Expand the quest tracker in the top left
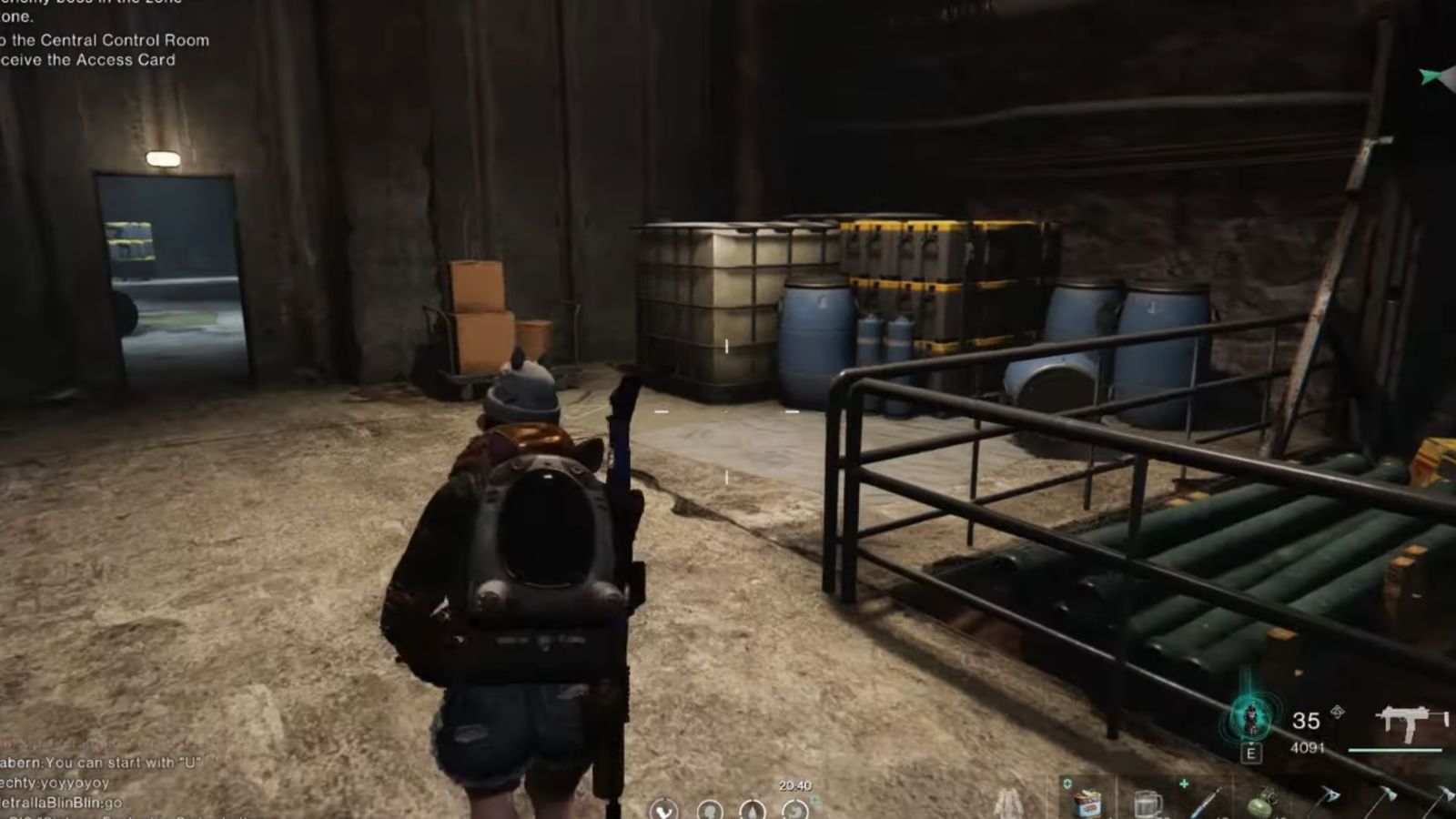 click(103, 41)
